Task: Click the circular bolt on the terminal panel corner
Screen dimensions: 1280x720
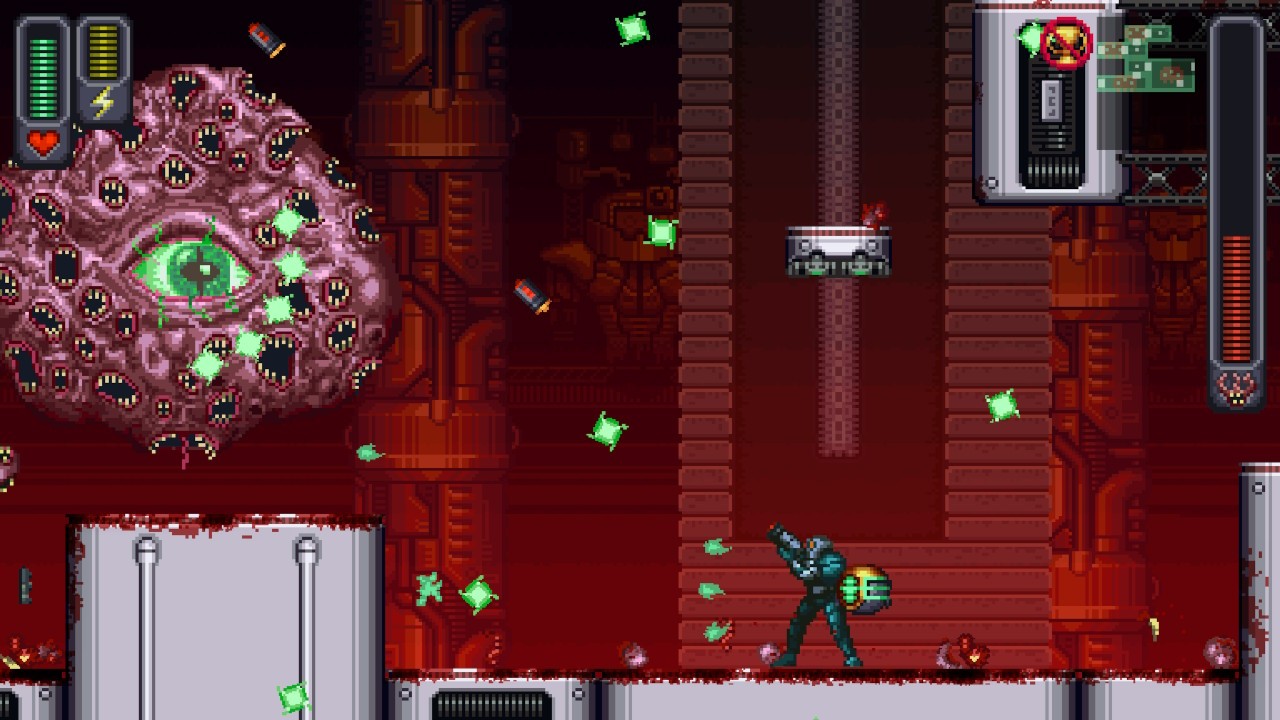Action: pos(991,180)
